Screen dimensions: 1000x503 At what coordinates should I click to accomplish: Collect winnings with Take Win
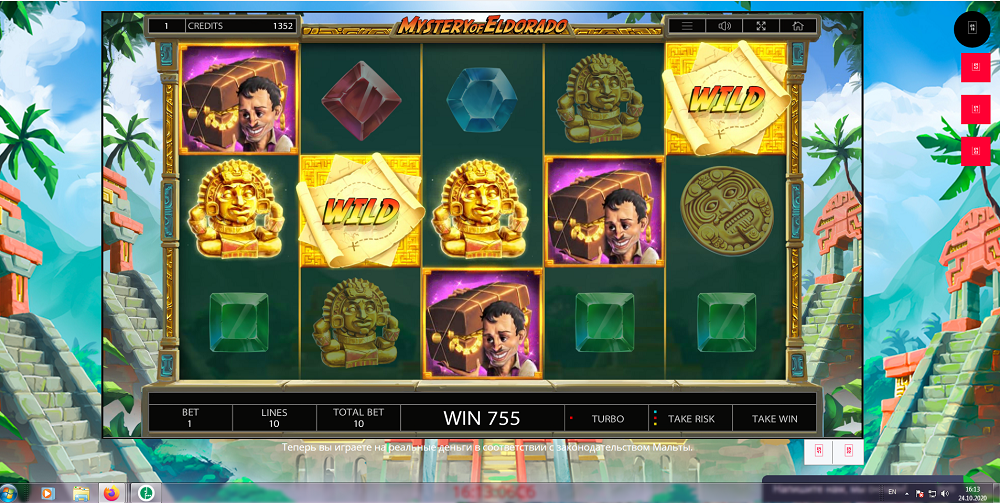pyautogui.click(x=774, y=419)
